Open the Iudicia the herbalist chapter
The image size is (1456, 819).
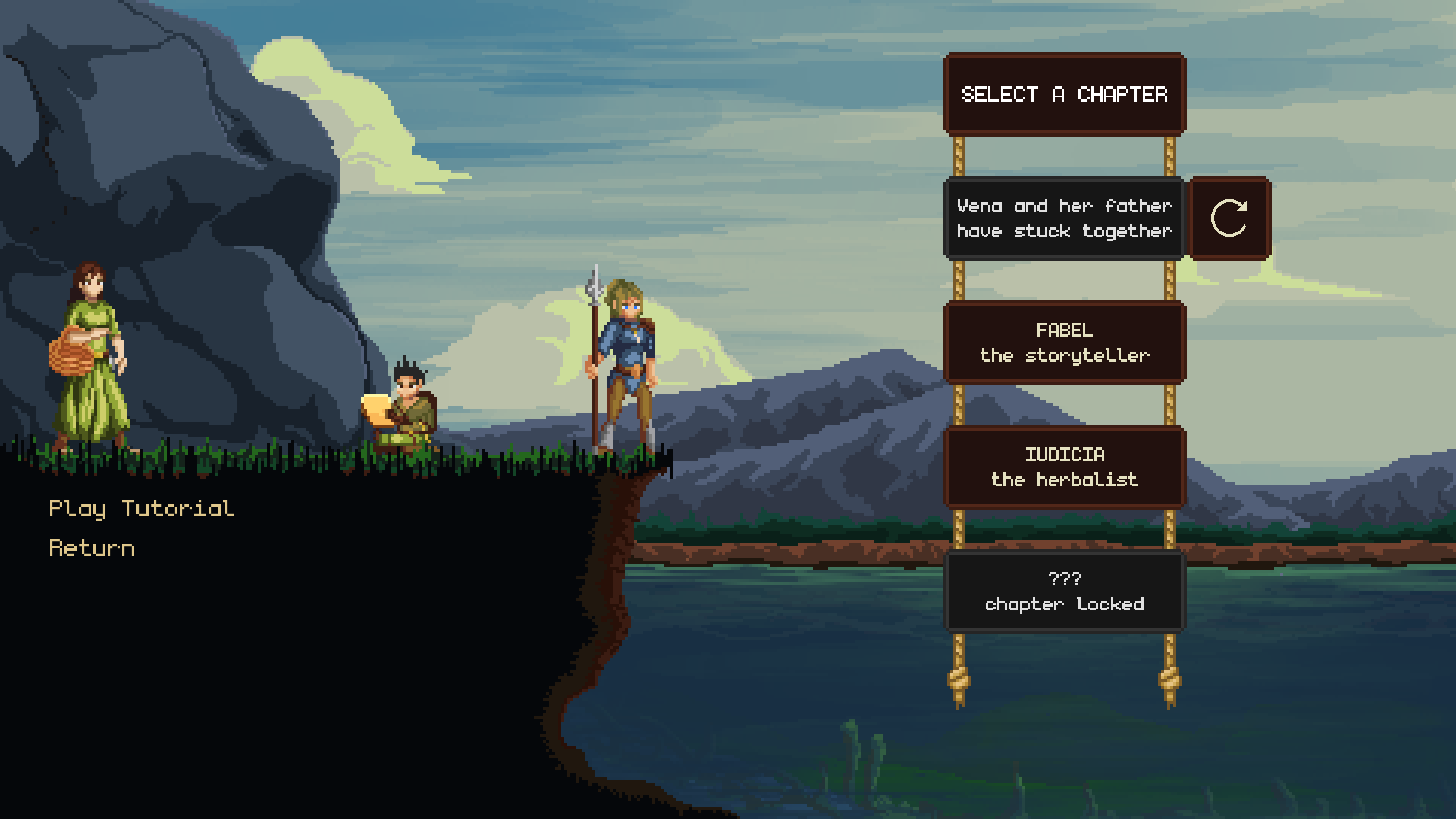point(1064,467)
